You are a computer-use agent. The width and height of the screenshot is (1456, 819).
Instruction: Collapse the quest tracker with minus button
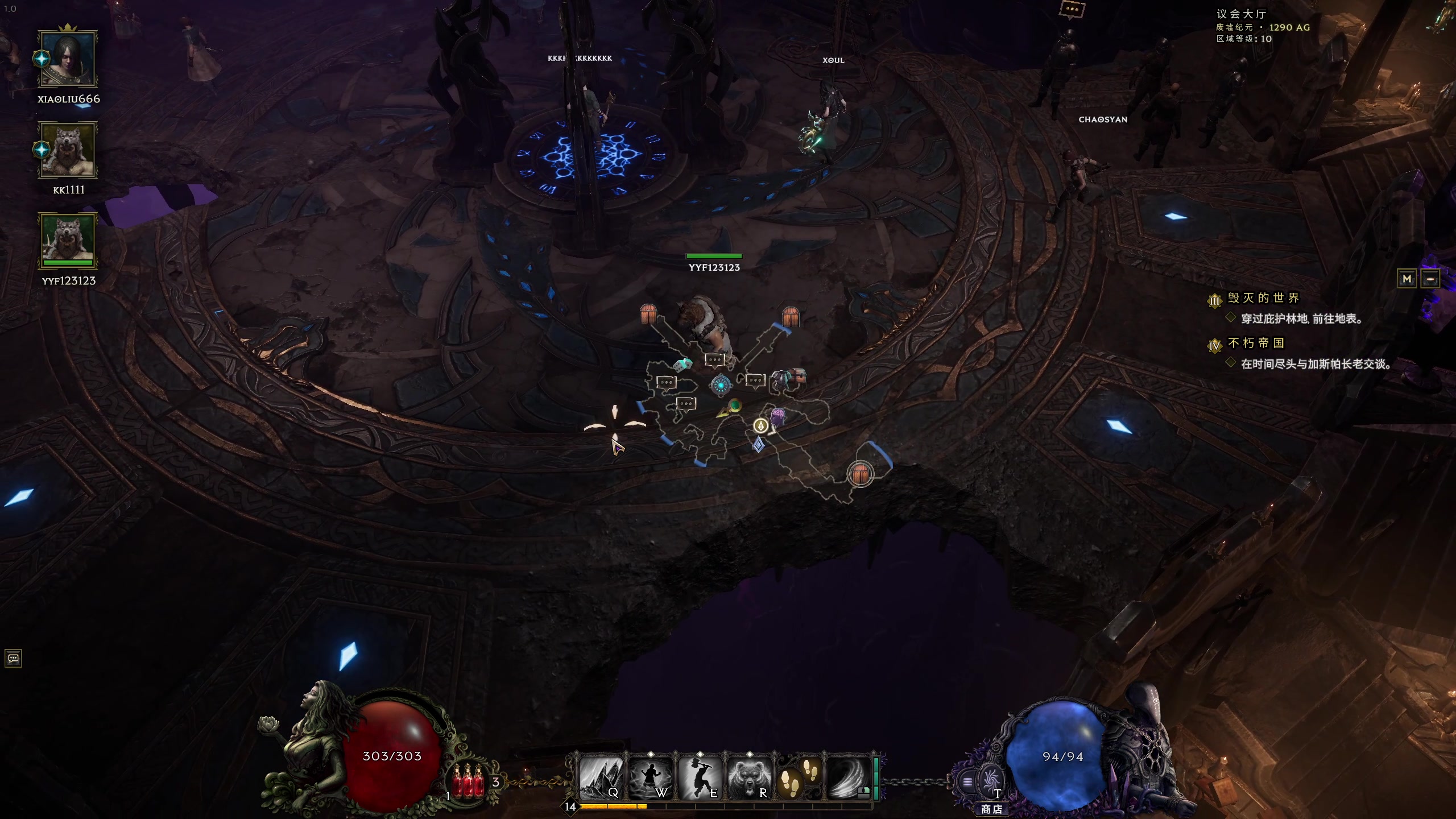(1430, 279)
